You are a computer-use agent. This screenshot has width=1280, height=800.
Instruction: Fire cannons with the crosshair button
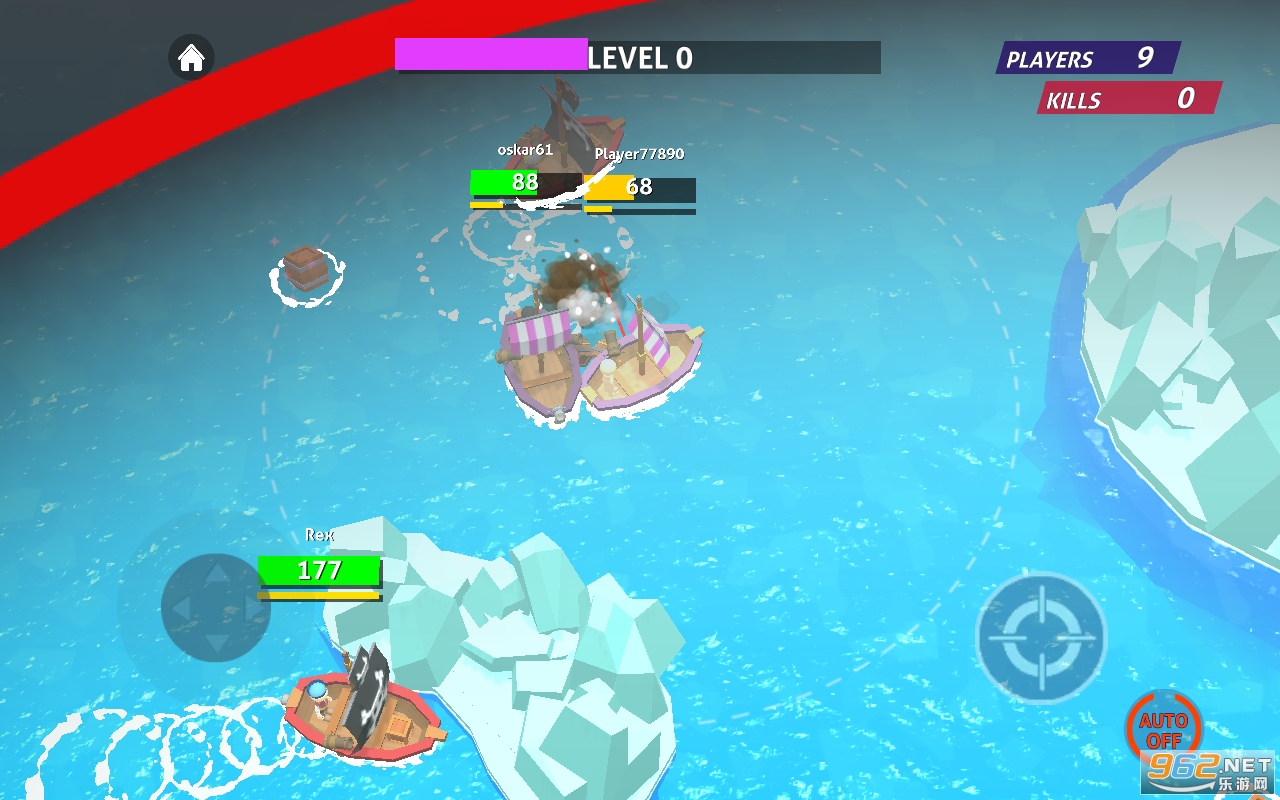click(x=1041, y=638)
